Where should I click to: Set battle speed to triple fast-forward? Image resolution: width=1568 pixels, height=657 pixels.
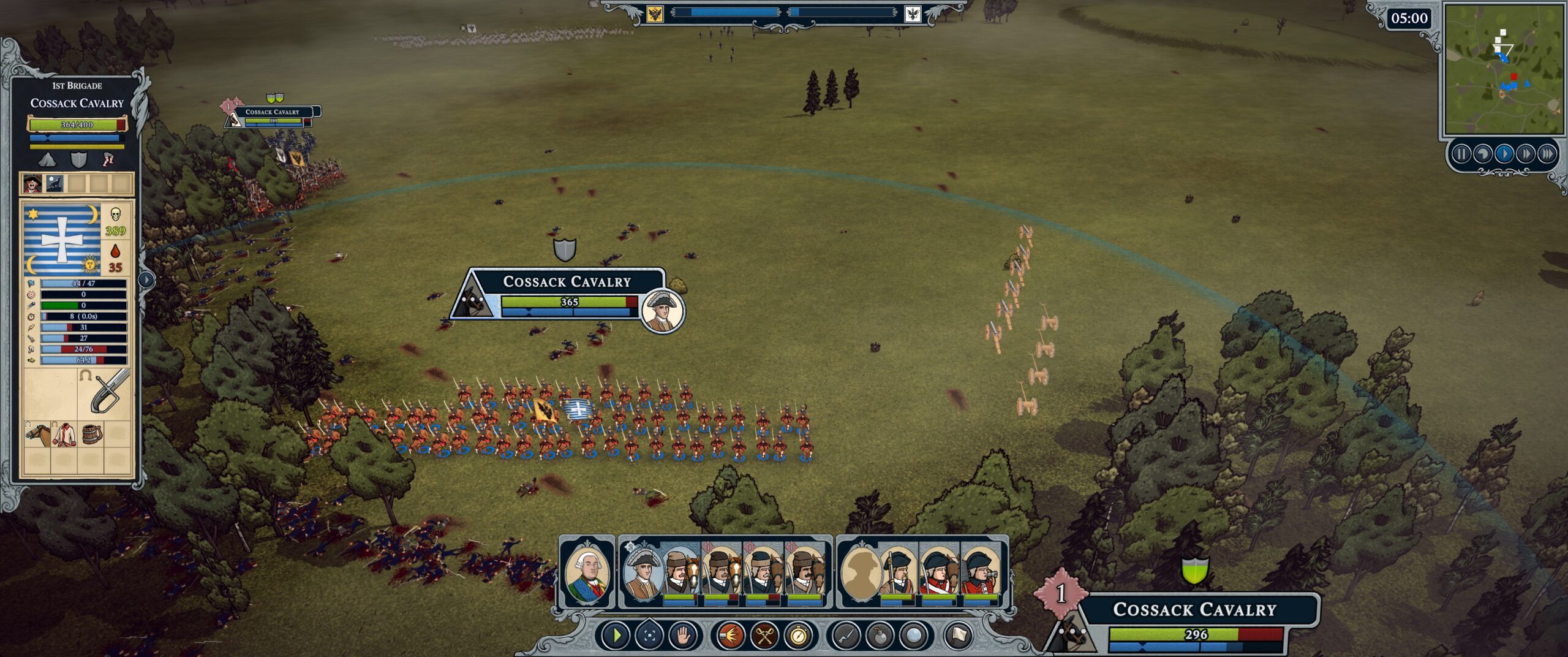[1547, 154]
